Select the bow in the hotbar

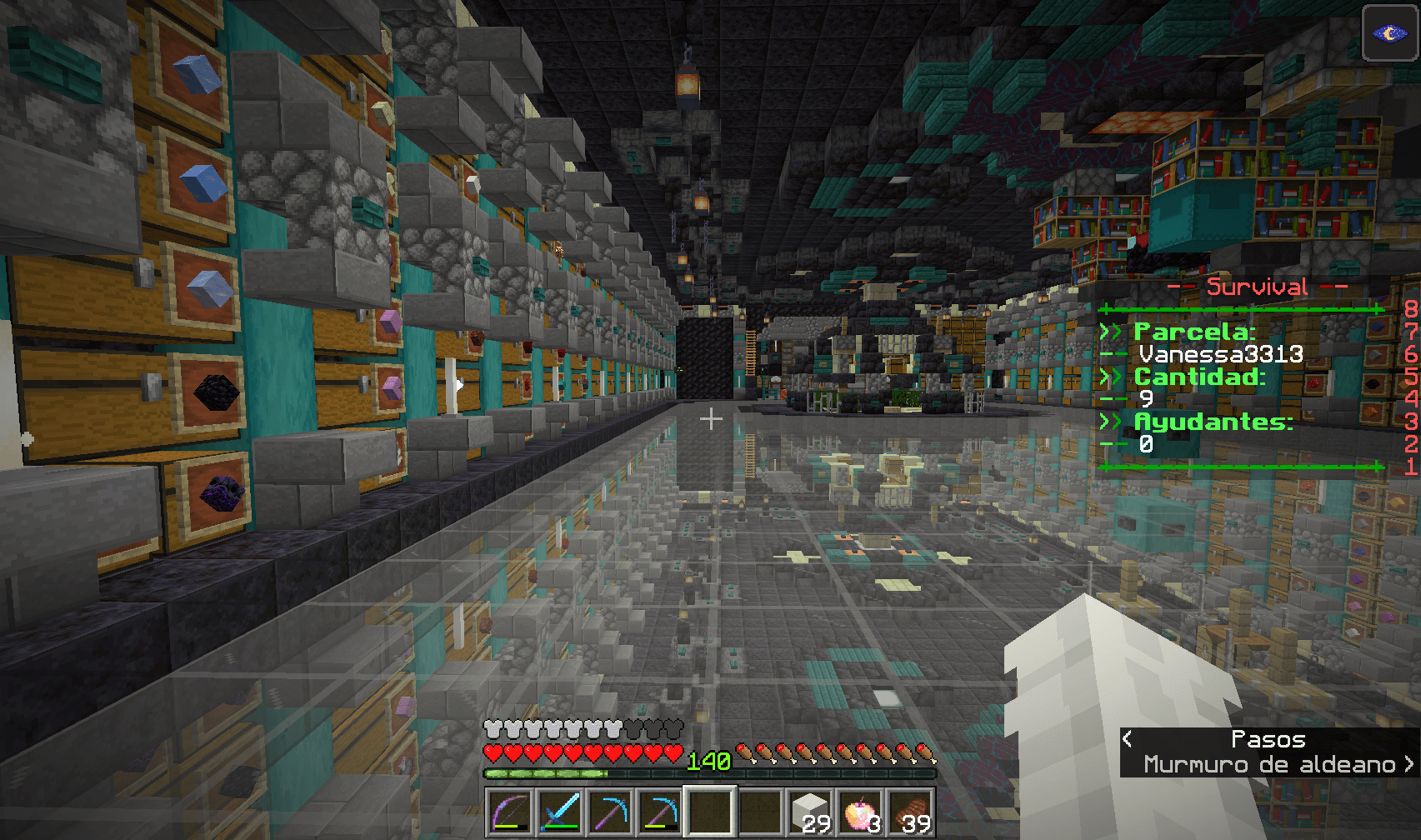(510, 811)
